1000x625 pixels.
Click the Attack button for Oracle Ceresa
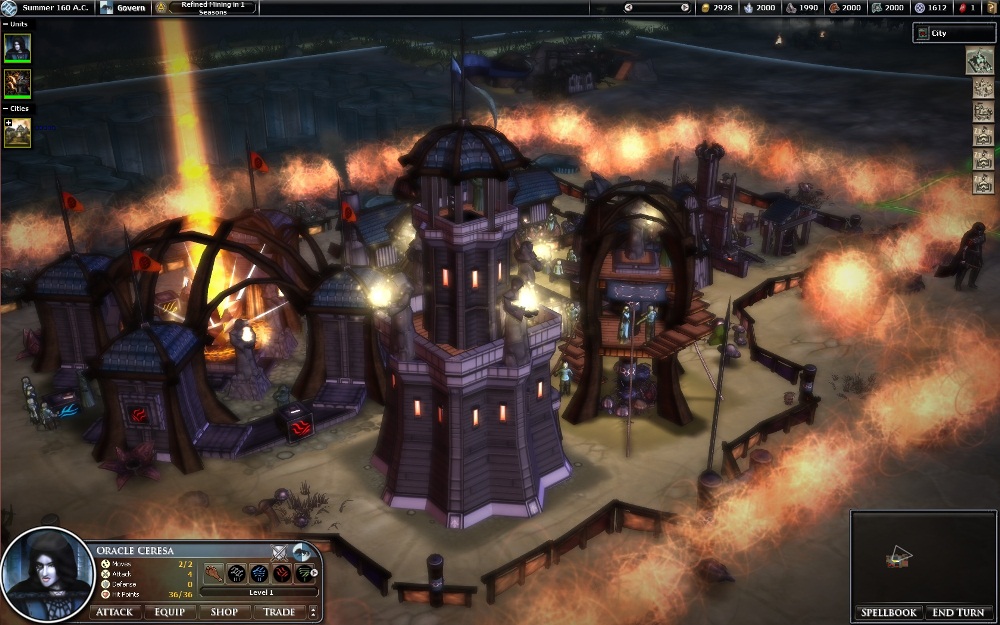114,612
